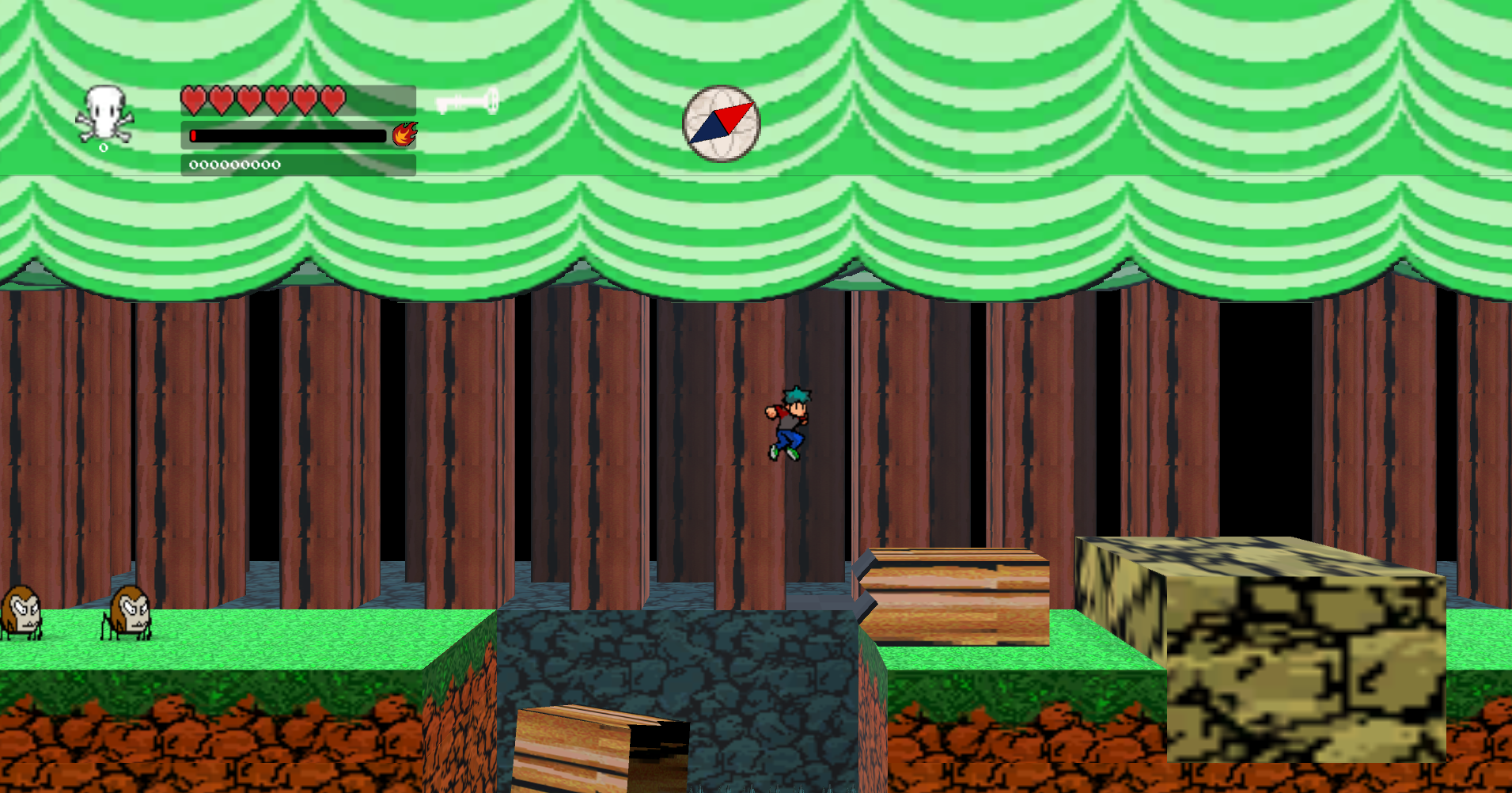Click the compass in the HUD
Viewport: 1512px width, 793px height.
pos(721,123)
